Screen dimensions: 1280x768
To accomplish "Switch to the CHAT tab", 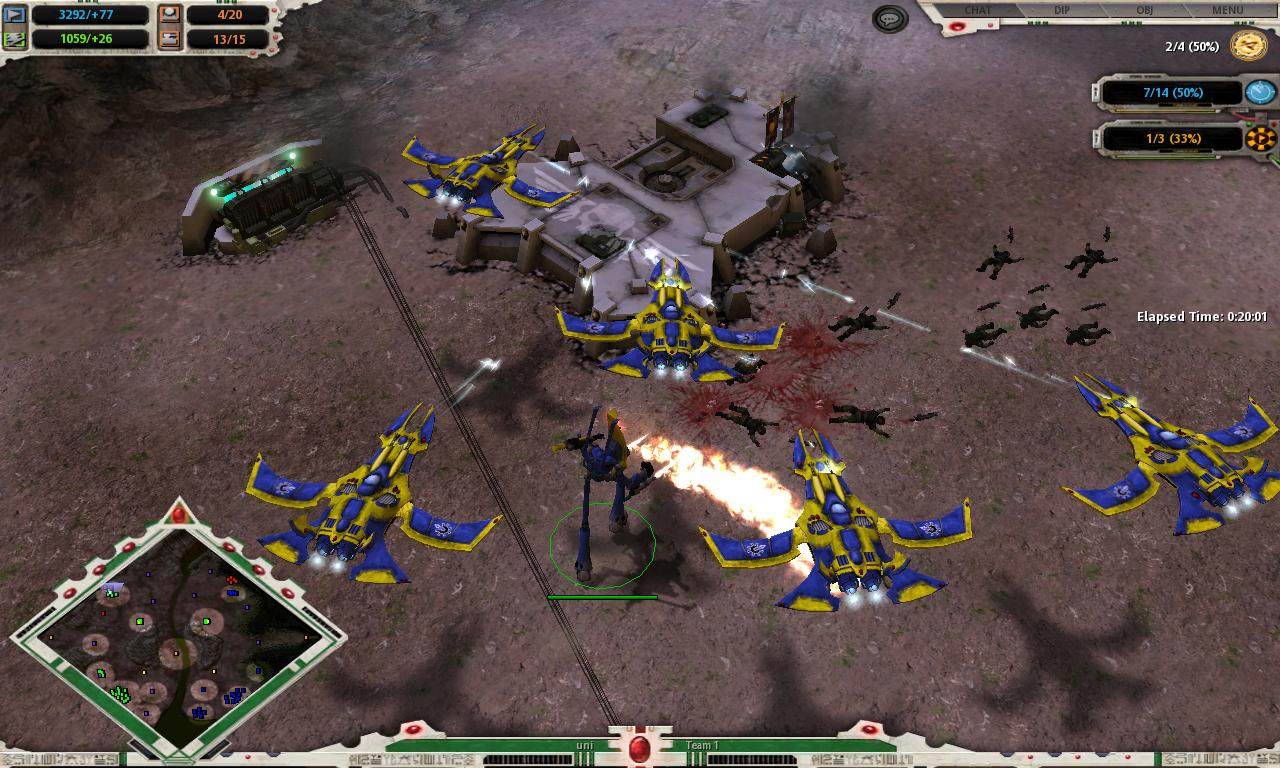I will click(976, 10).
